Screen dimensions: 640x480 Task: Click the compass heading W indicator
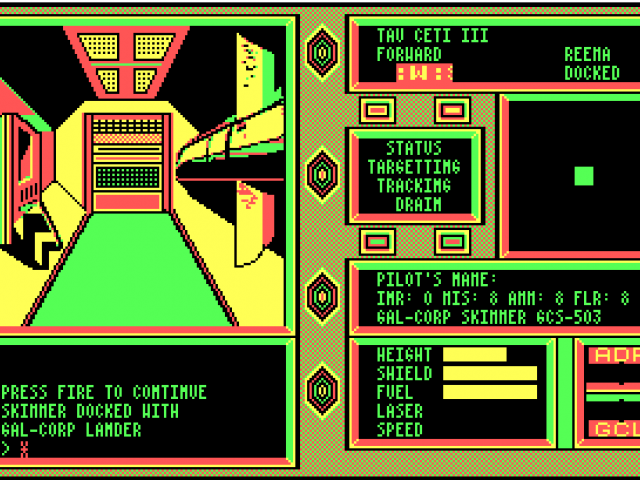click(425, 72)
